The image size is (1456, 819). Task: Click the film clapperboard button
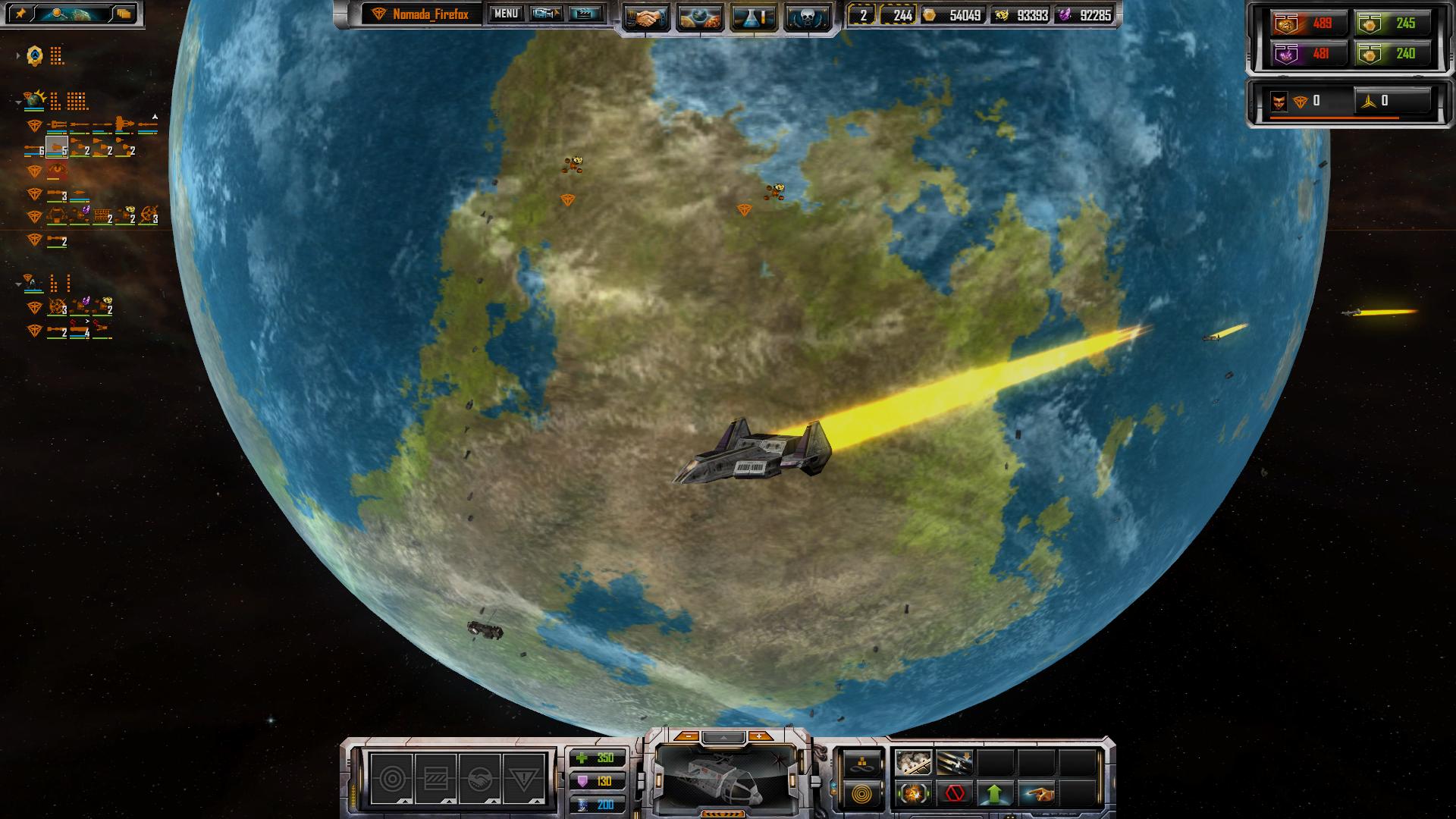(x=585, y=14)
